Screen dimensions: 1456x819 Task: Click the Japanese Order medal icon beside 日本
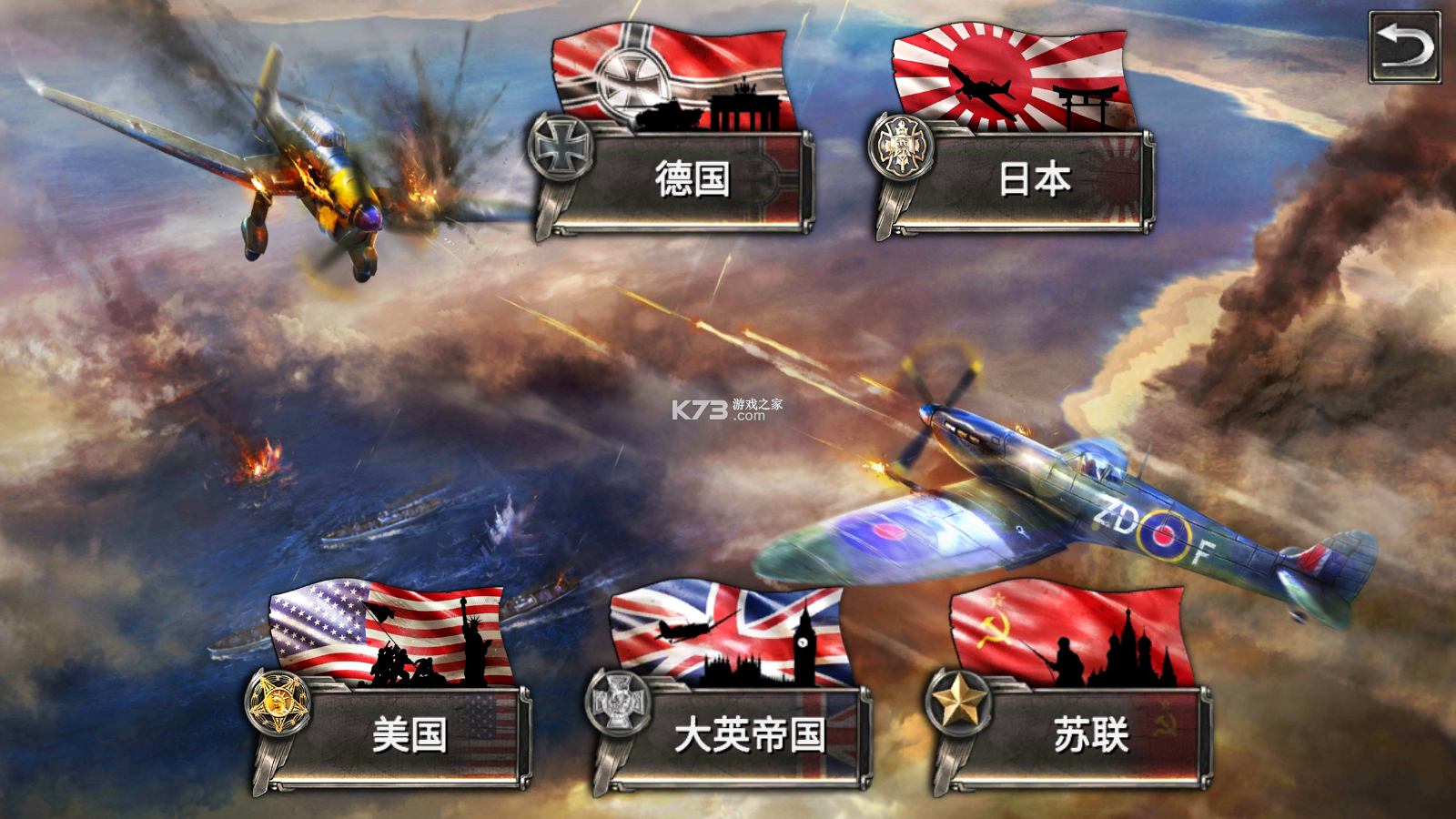click(x=902, y=146)
